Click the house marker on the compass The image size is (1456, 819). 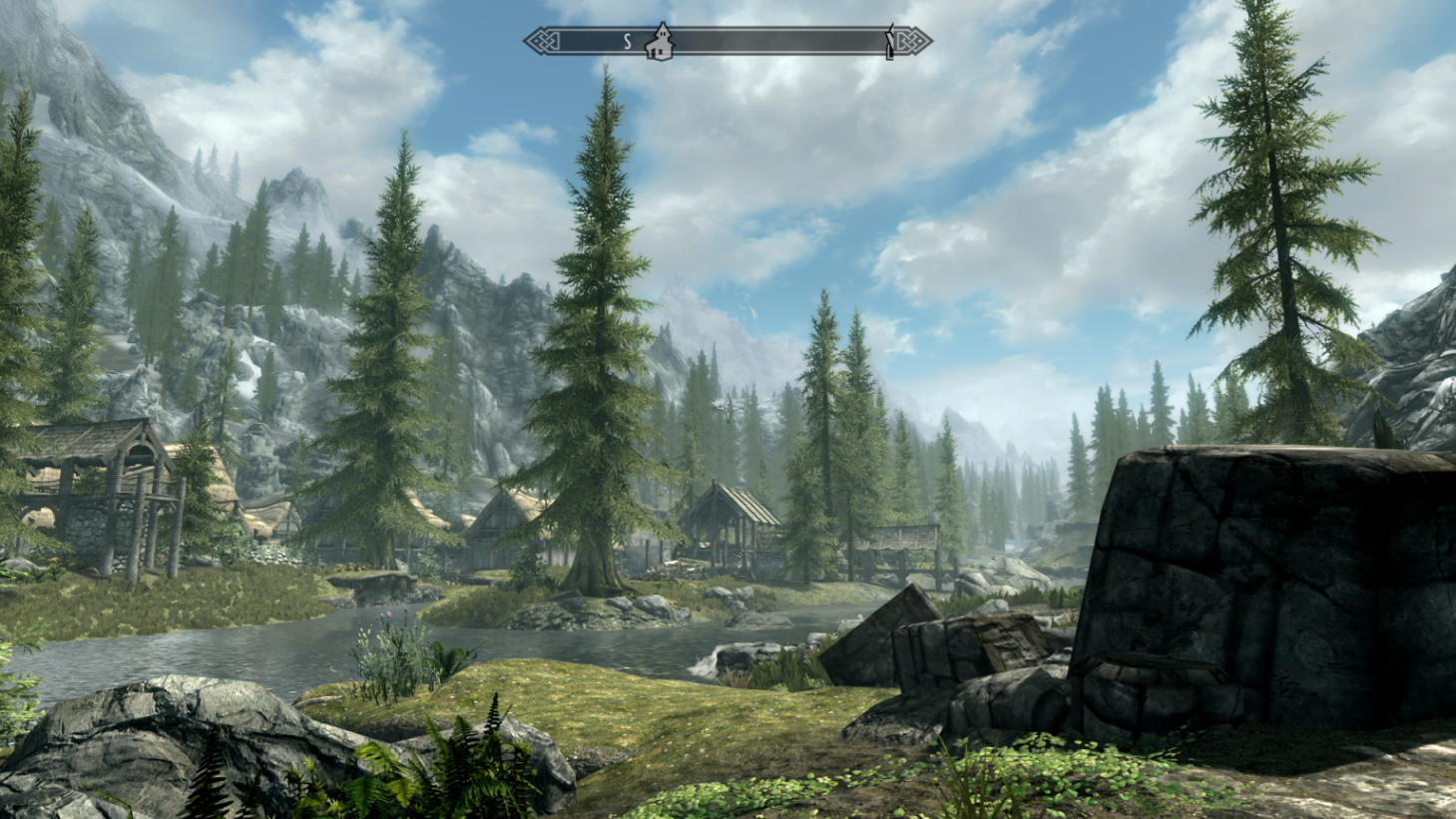coord(659,42)
